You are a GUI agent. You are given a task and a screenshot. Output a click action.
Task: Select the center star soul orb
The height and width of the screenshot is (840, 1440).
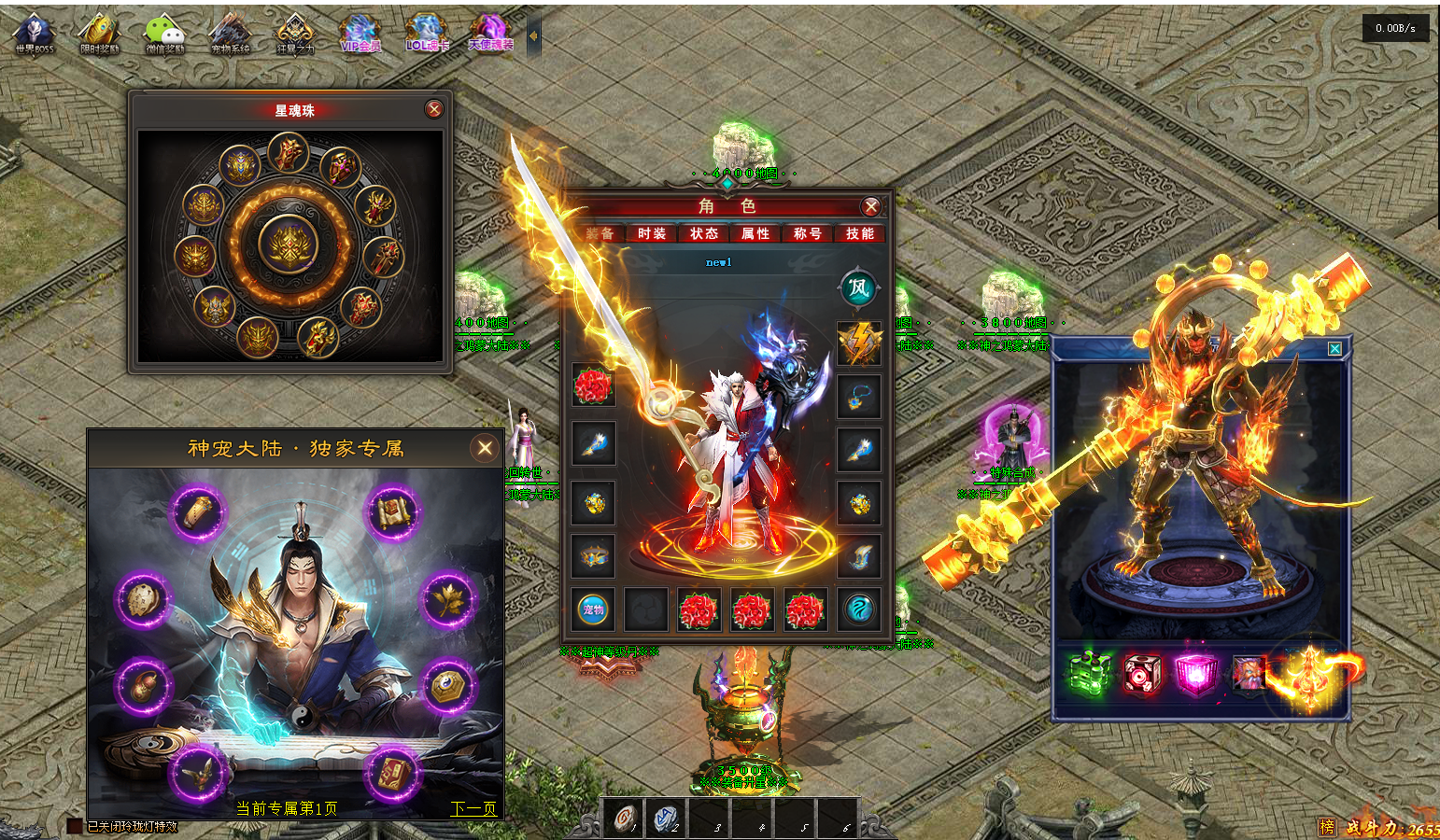tap(289, 245)
